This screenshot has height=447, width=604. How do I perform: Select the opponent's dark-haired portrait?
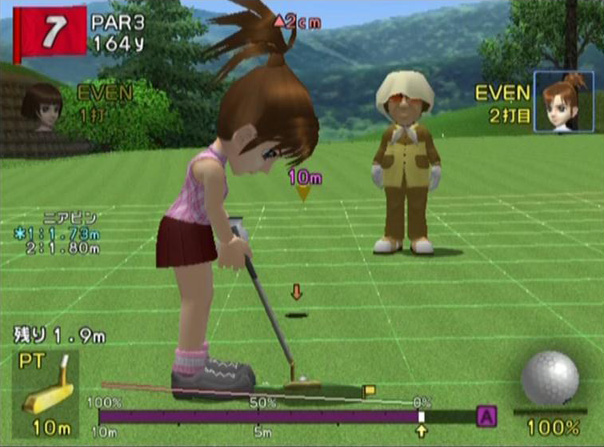42,107
